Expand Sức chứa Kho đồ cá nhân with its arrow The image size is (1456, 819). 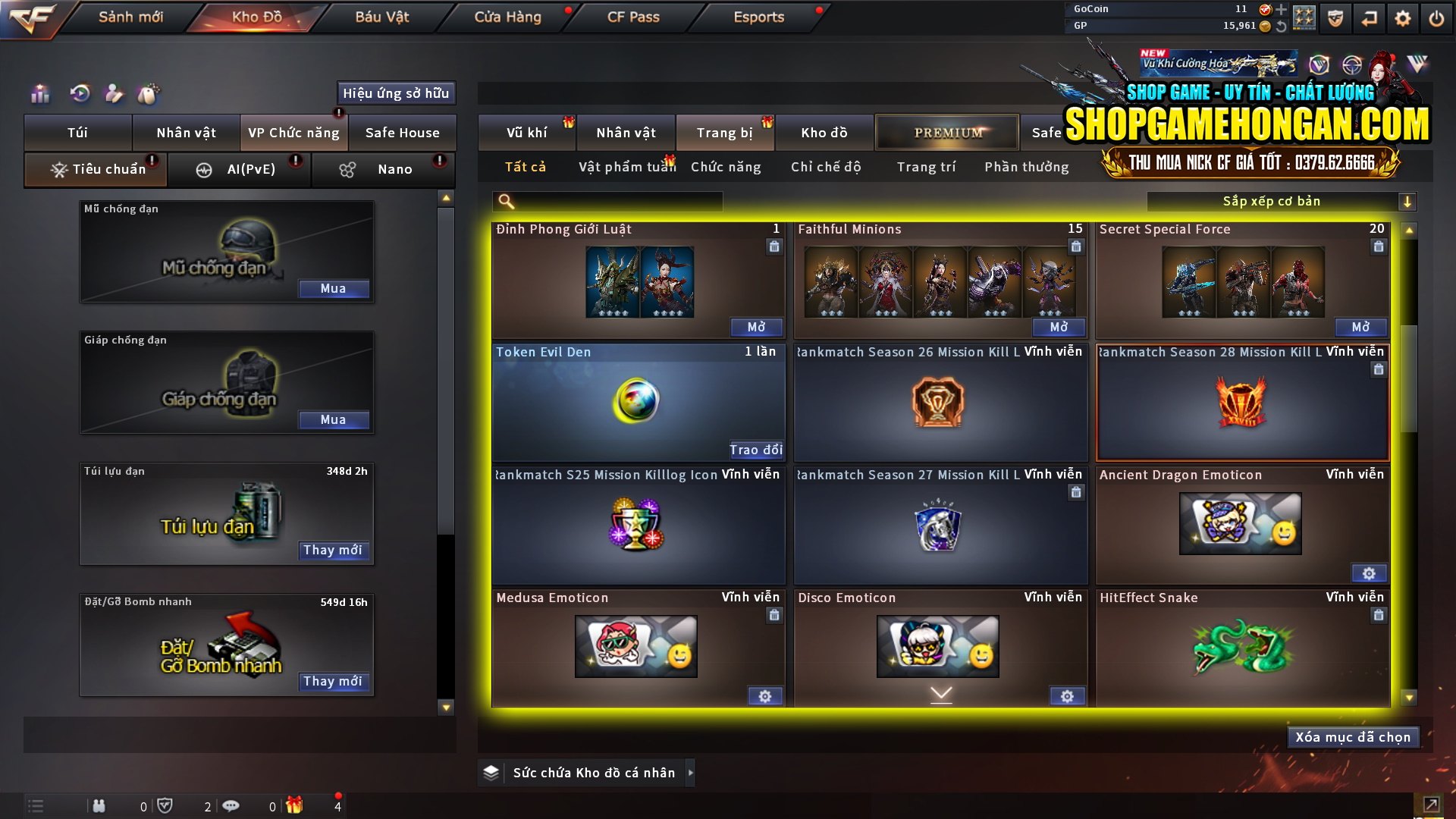click(x=691, y=773)
